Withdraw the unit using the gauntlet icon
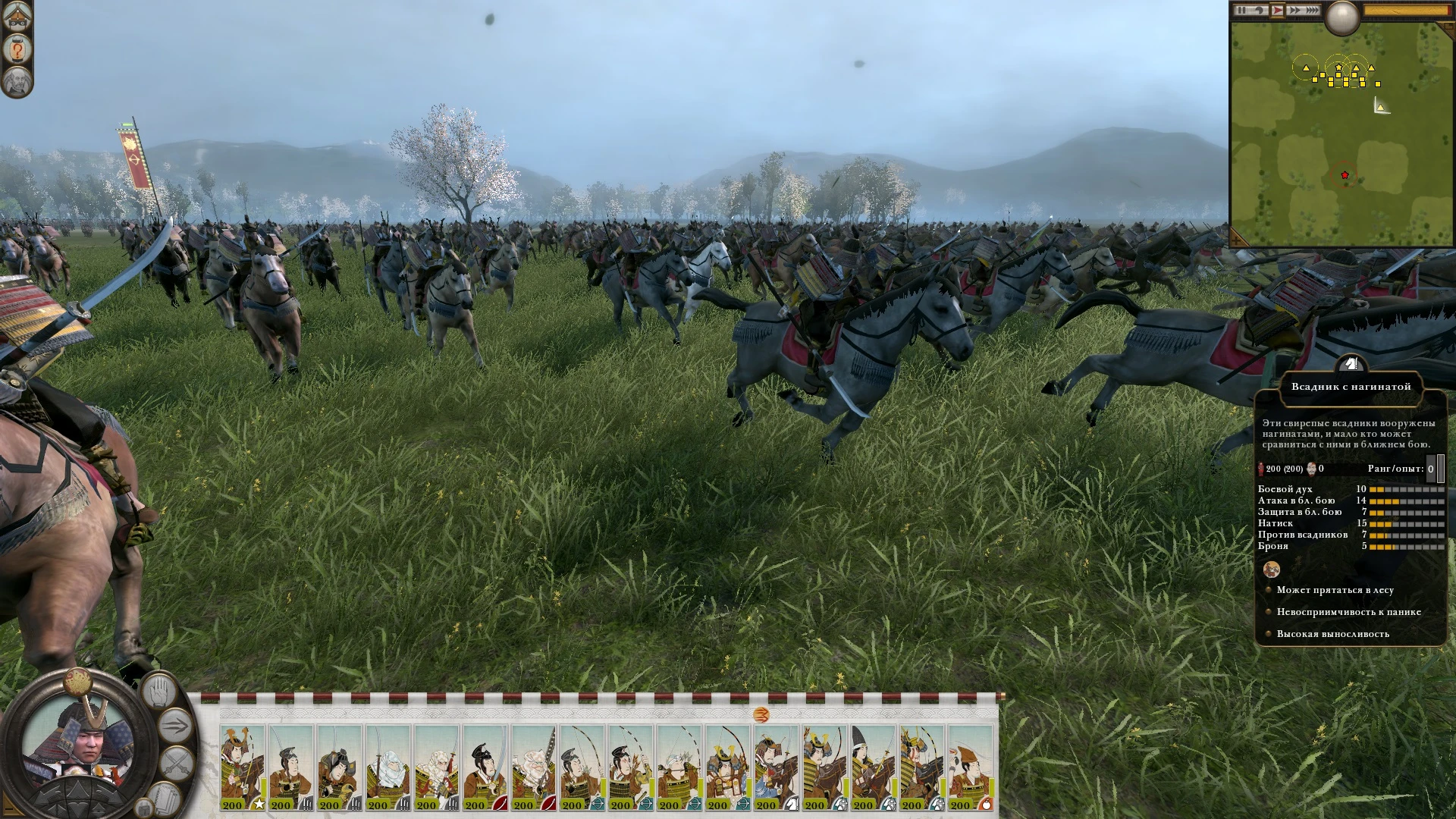Screen dimensions: 1456x819 coord(164,799)
